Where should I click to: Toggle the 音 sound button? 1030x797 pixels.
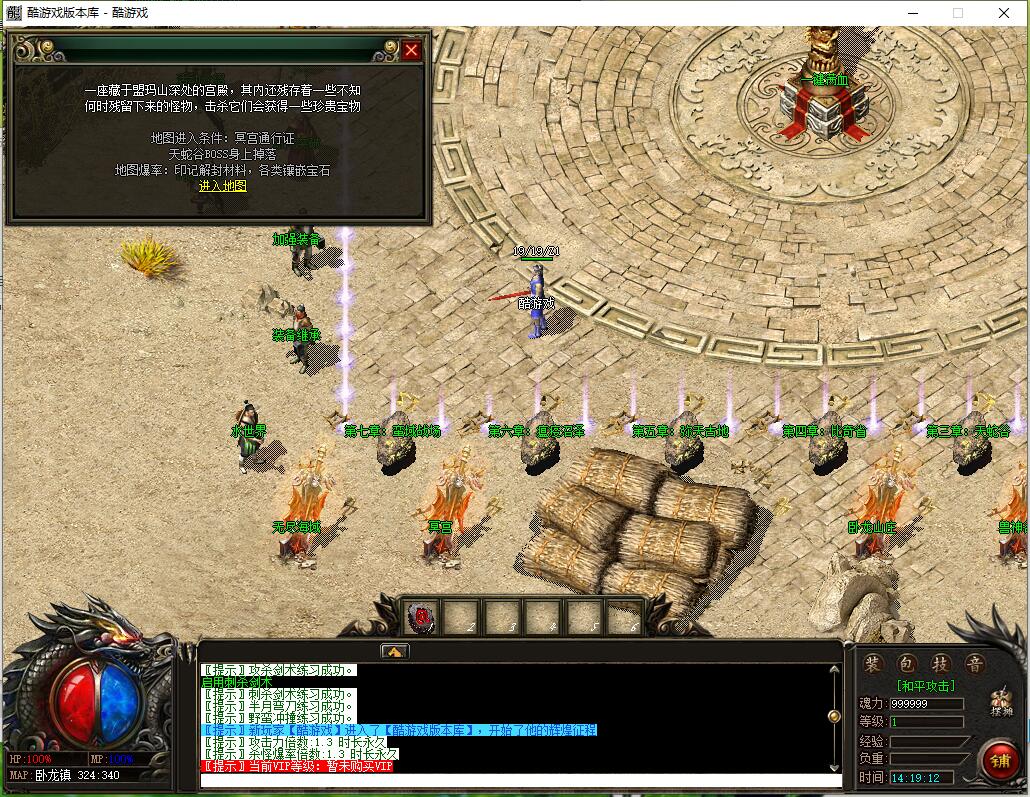[973, 664]
